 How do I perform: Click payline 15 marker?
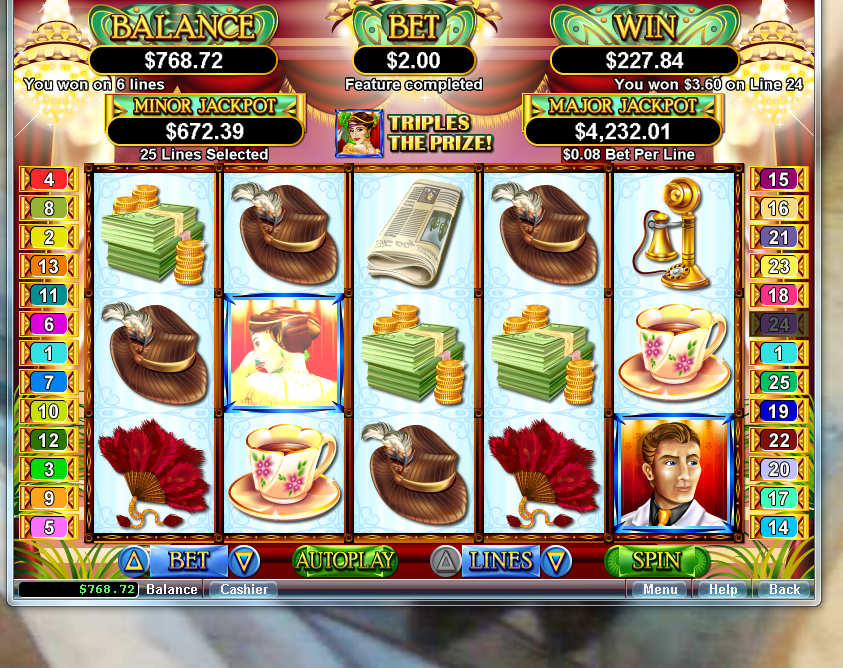(778, 180)
